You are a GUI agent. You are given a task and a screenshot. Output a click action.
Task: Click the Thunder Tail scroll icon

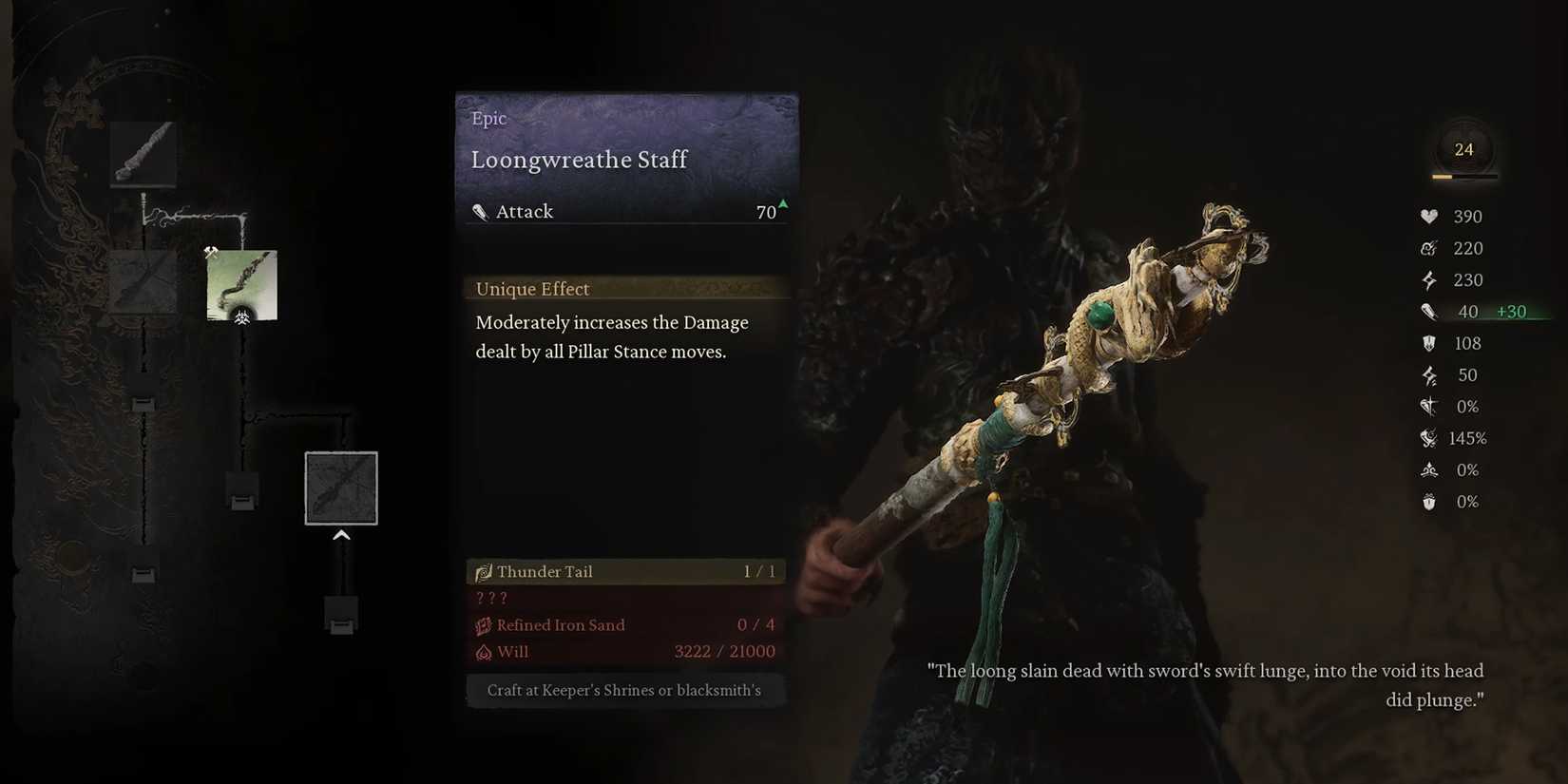485,571
